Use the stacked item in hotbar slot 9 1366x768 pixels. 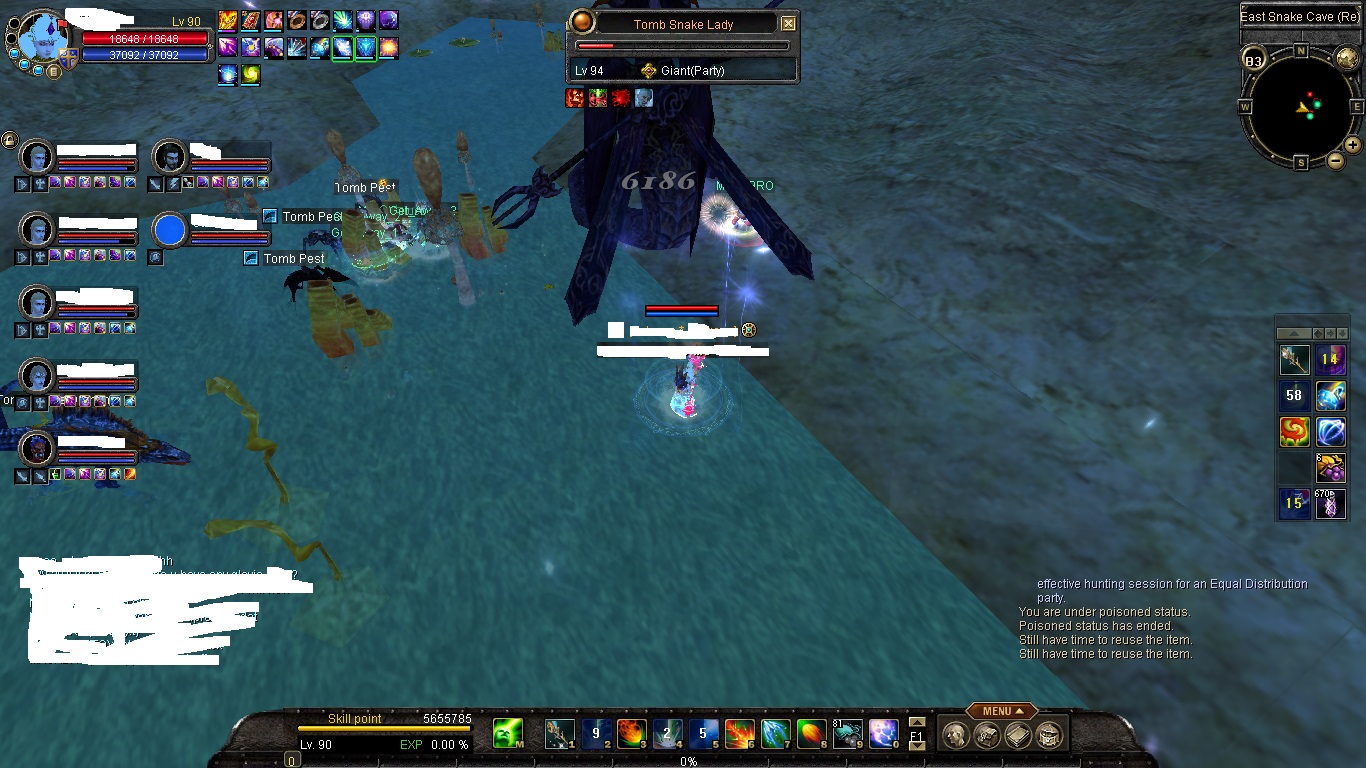[x=847, y=735]
